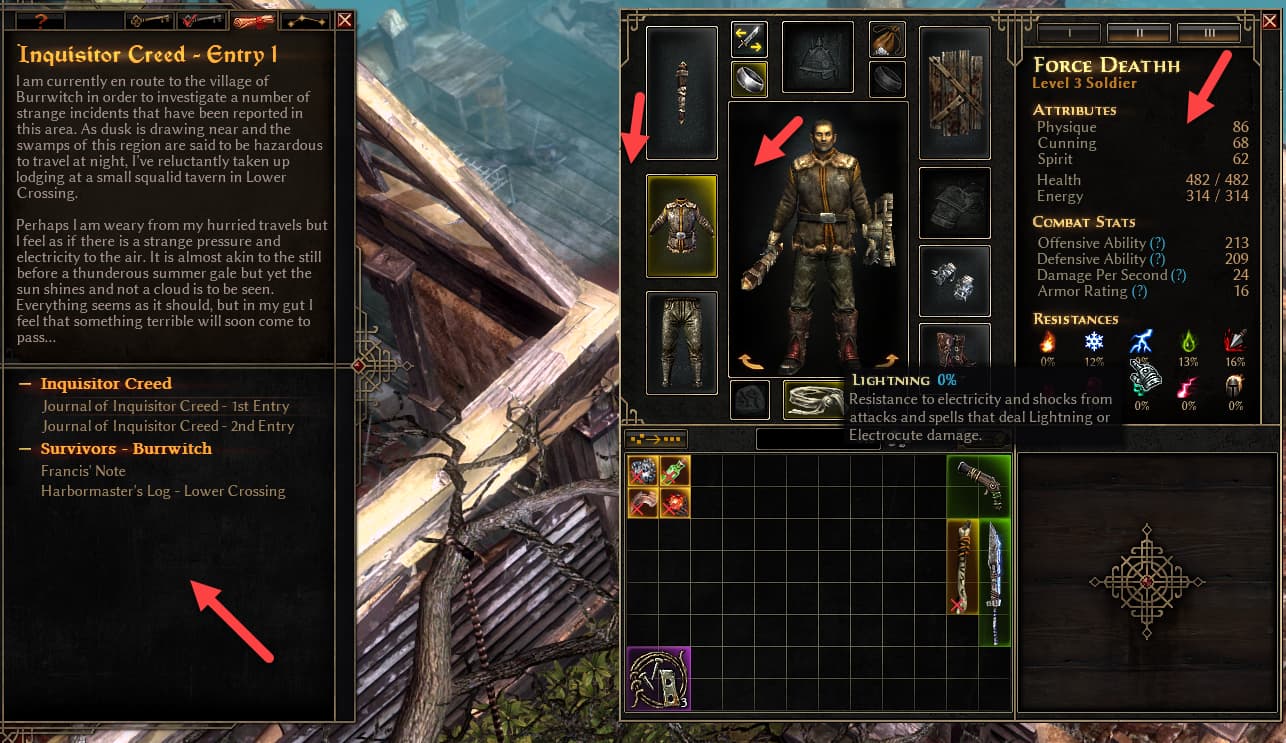The height and width of the screenshot is (743, 1286).
Task: Select the equipped chest armor jacket slot
Action: (x=681, y=226)
